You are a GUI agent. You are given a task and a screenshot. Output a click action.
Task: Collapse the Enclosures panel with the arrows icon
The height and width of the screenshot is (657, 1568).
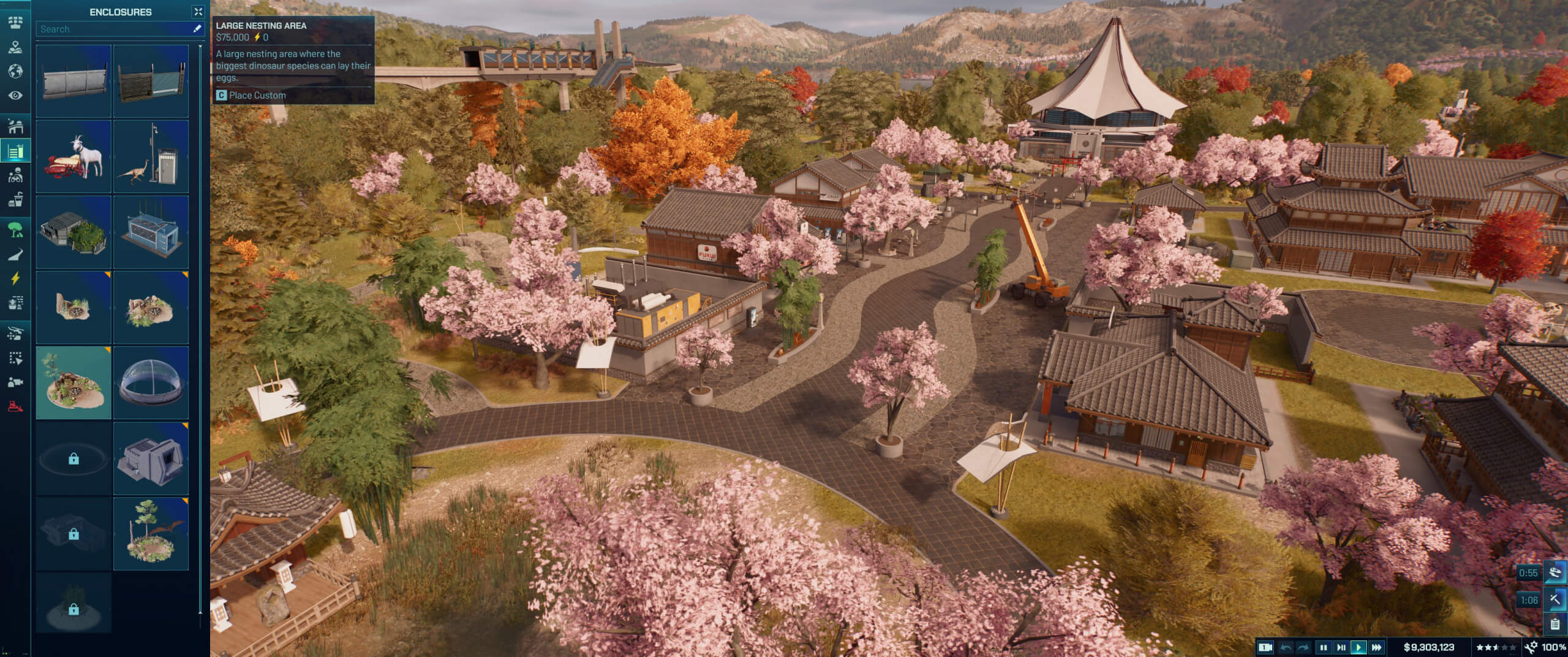click(198, 11)
